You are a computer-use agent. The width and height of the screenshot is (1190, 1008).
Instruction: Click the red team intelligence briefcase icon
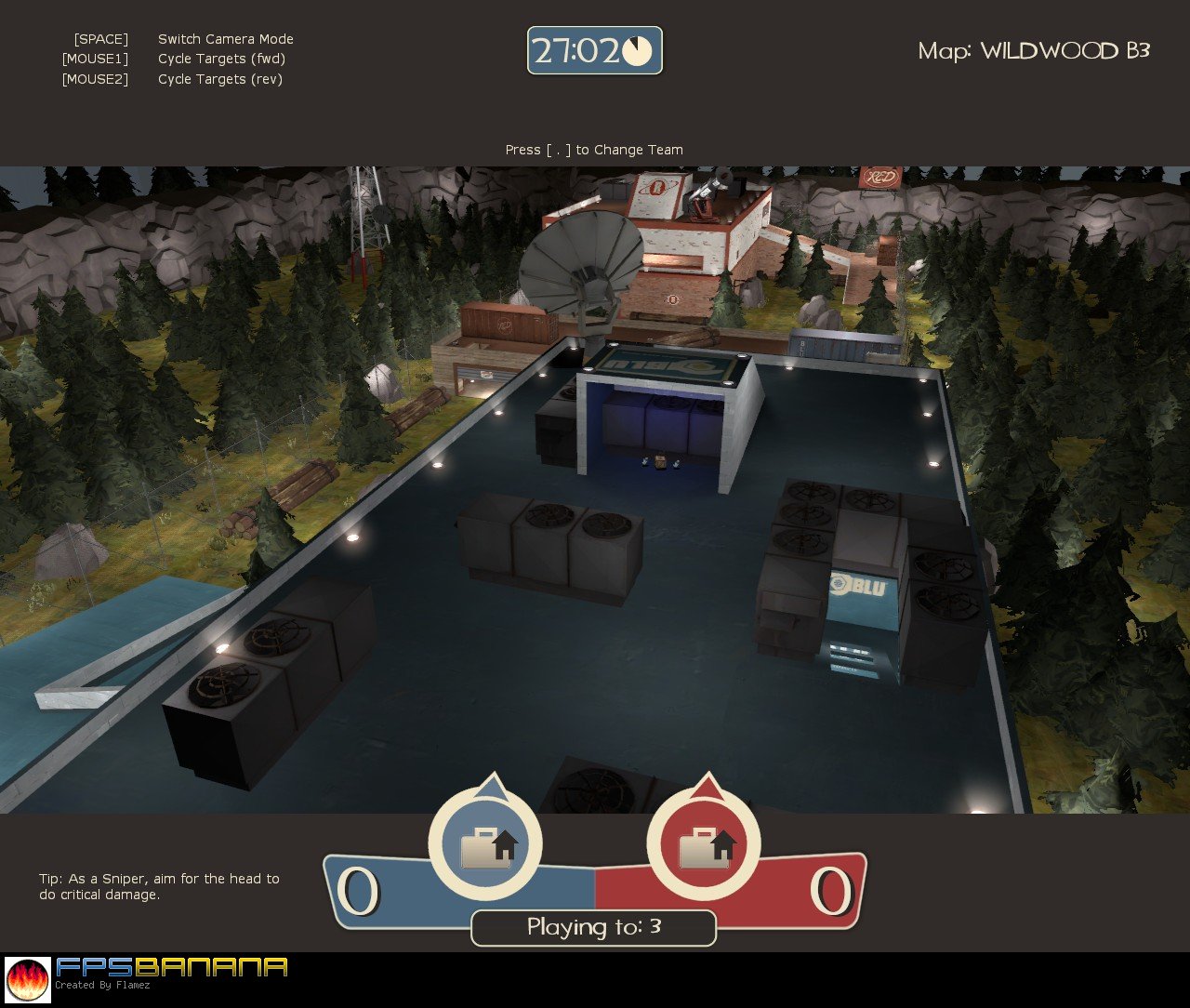point(704,844)
